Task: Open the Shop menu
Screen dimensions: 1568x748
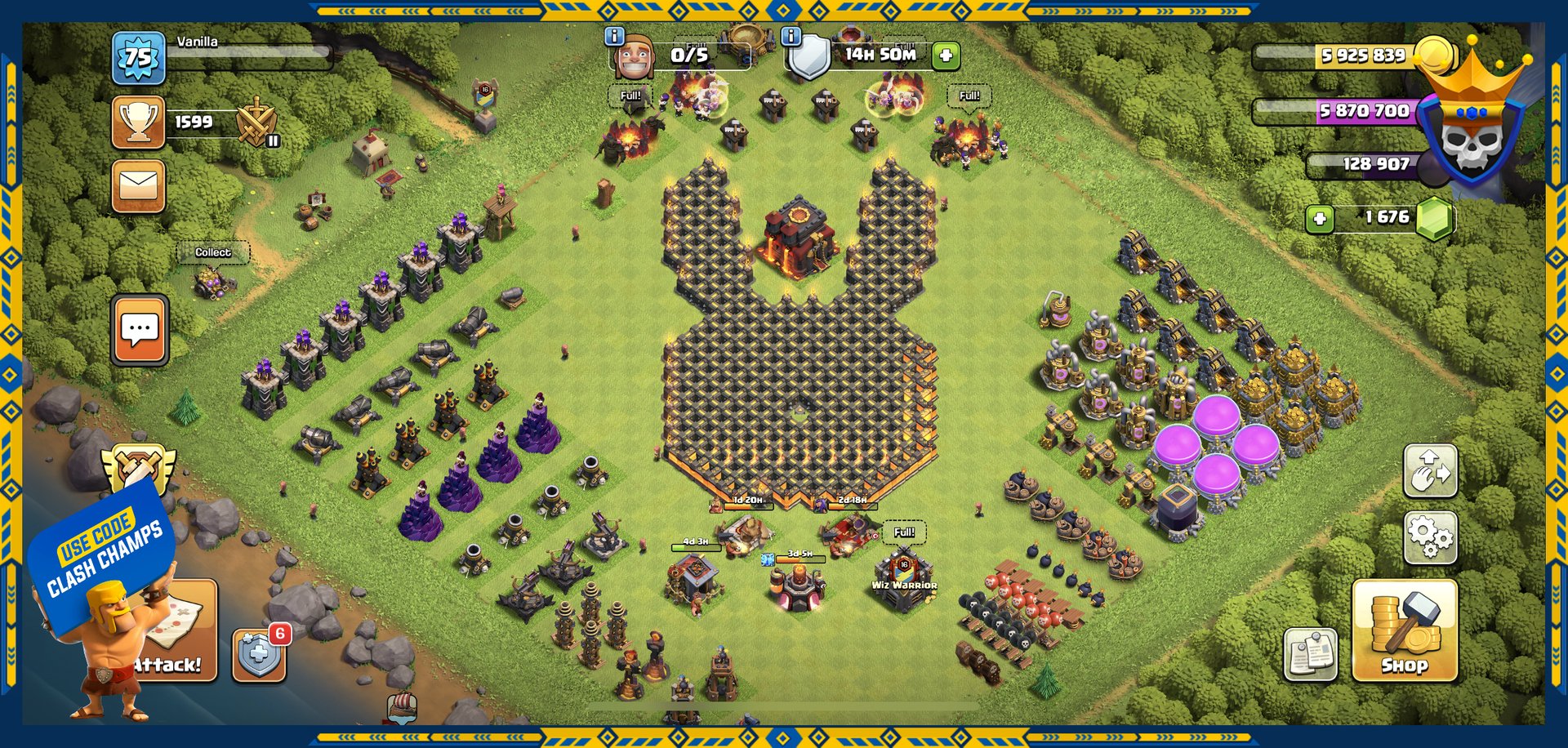Action: [x=1404, y=630]
